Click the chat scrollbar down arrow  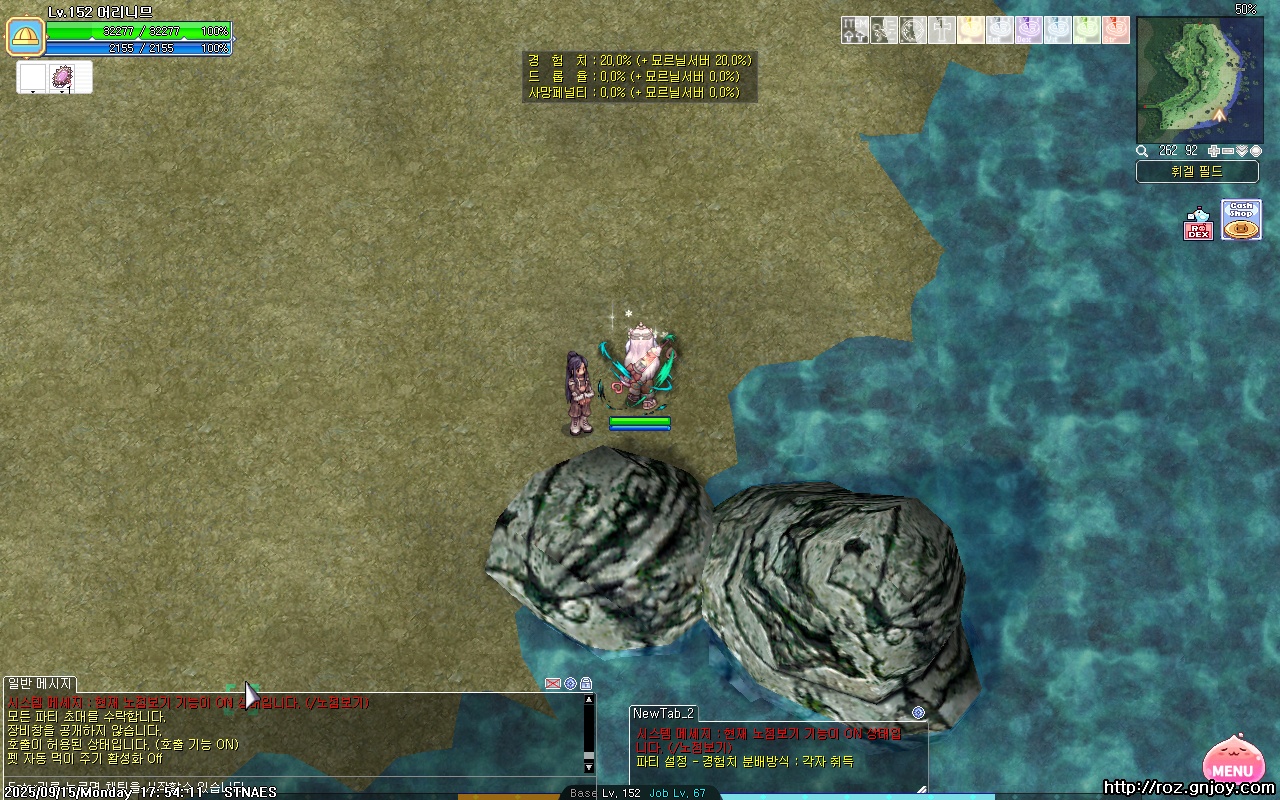pos(589,767)
